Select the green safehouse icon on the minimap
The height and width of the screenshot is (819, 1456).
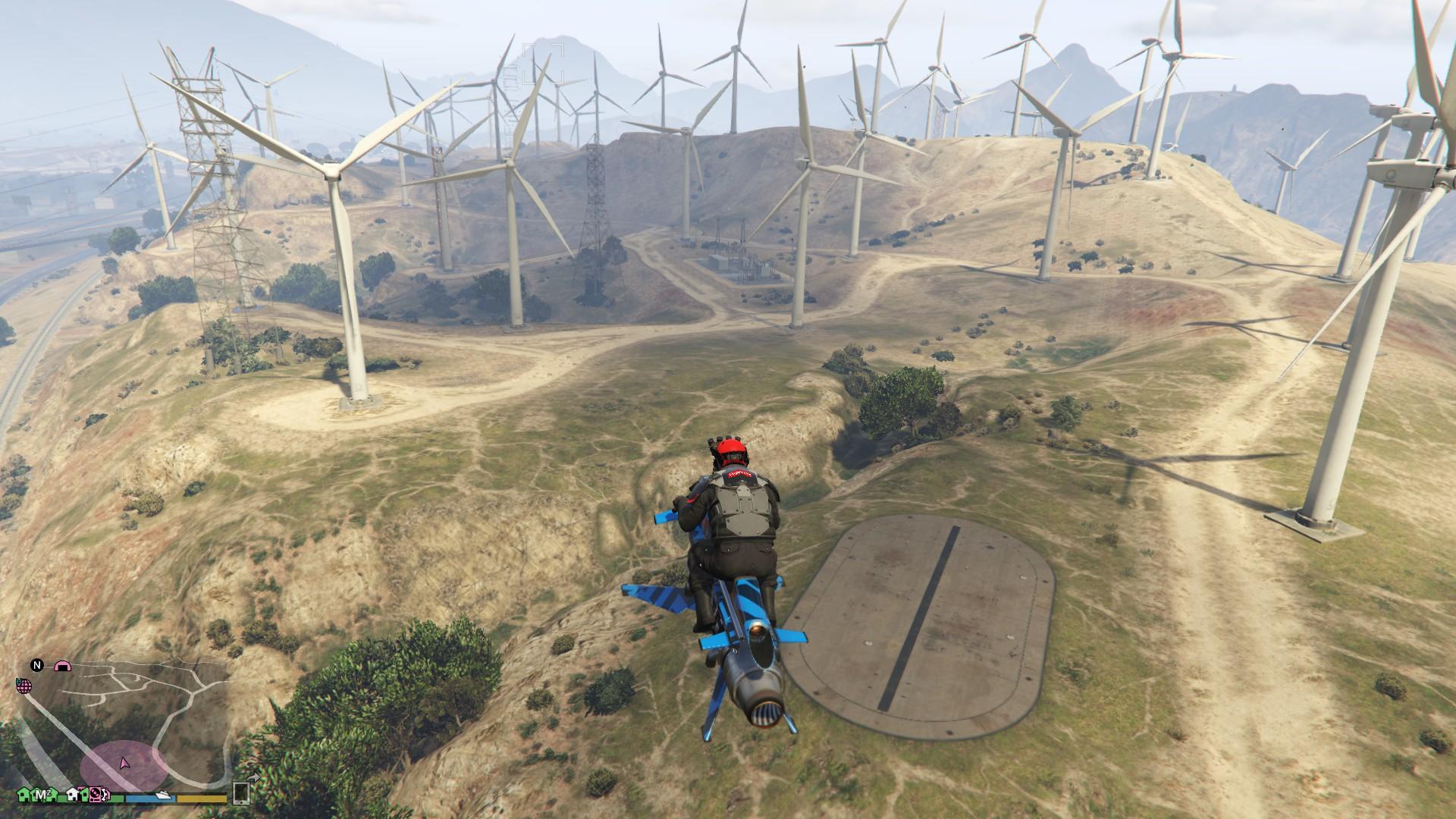click(23, 795)
